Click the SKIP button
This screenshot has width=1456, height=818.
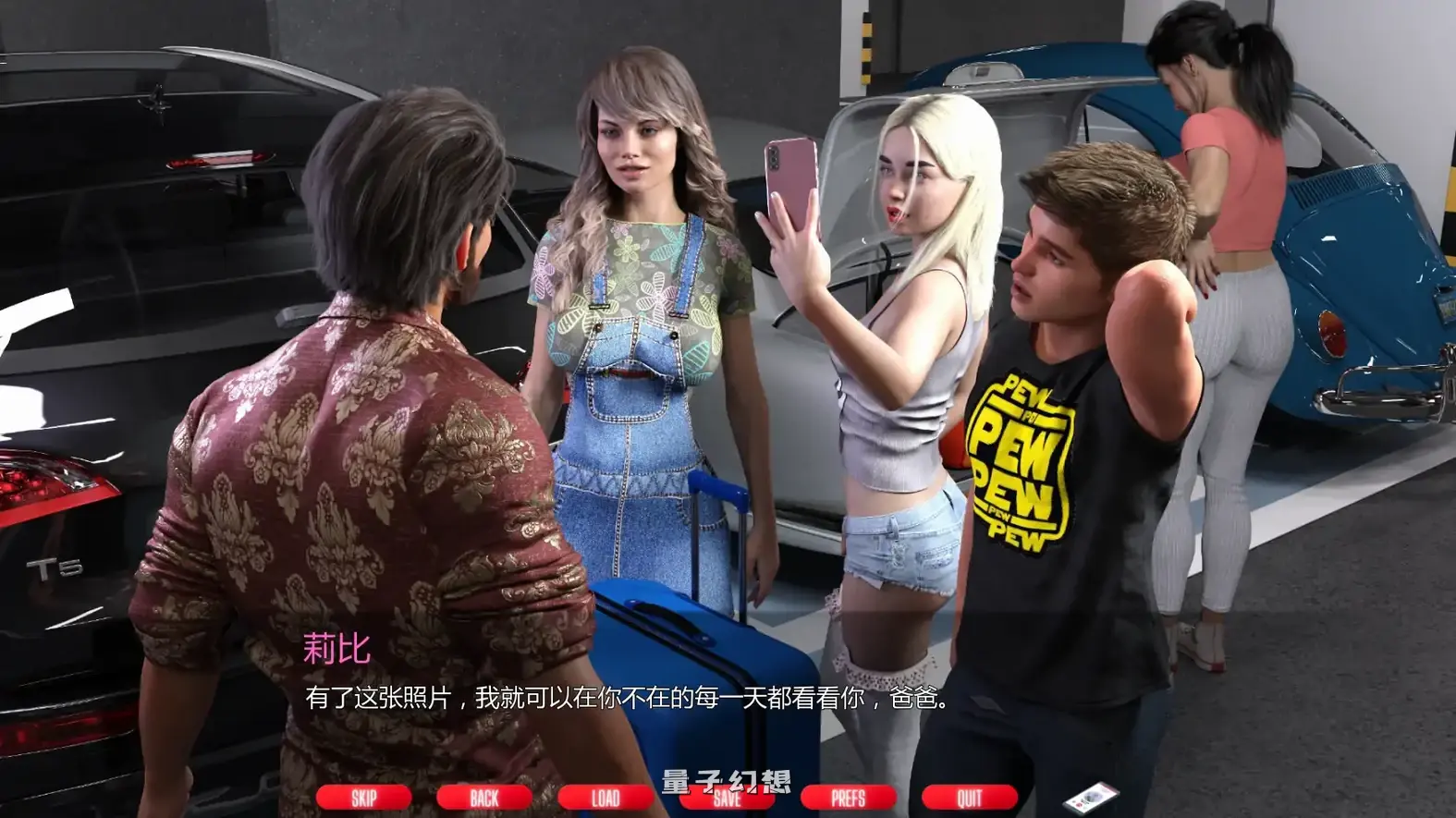pyautogui.click(x=363, y=798)
